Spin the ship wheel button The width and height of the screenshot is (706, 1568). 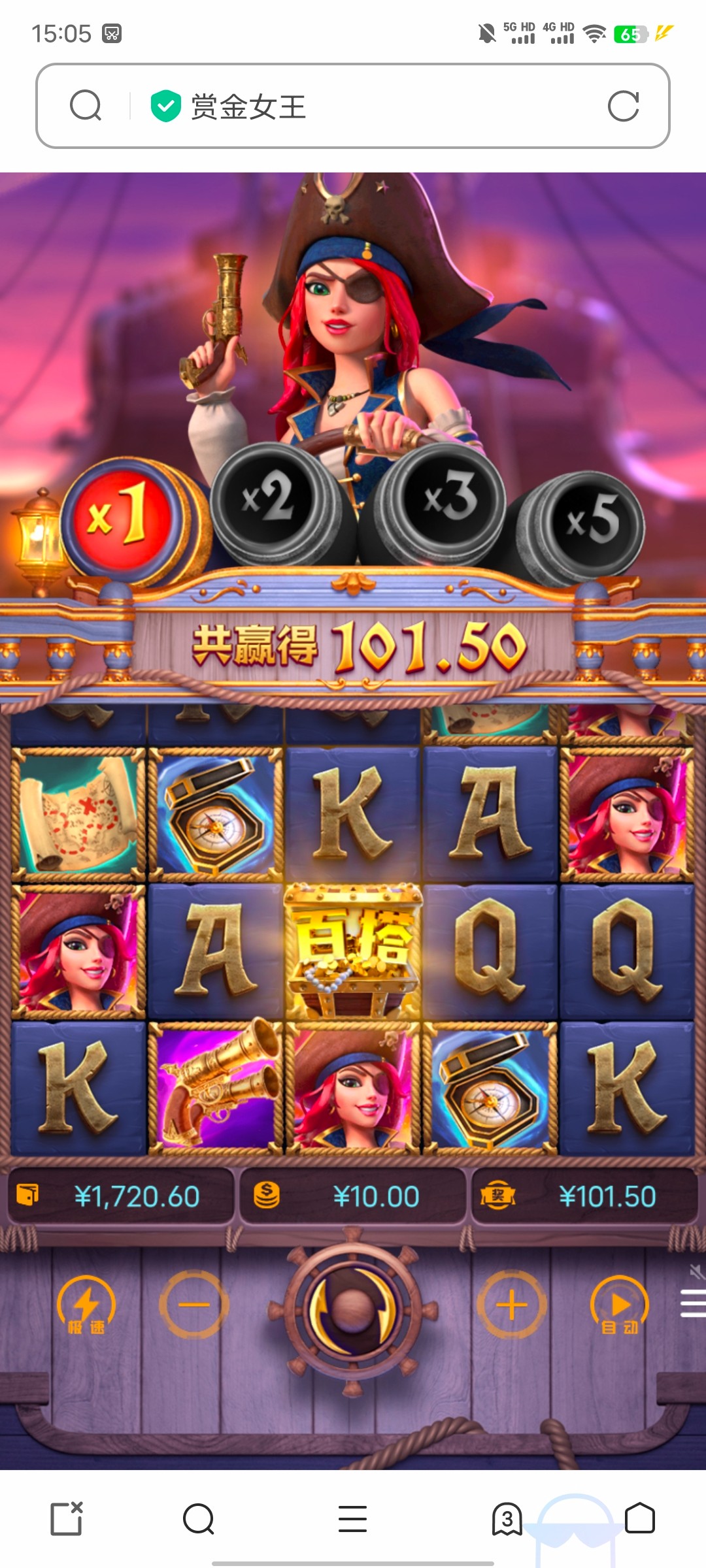click(352, 1307)
